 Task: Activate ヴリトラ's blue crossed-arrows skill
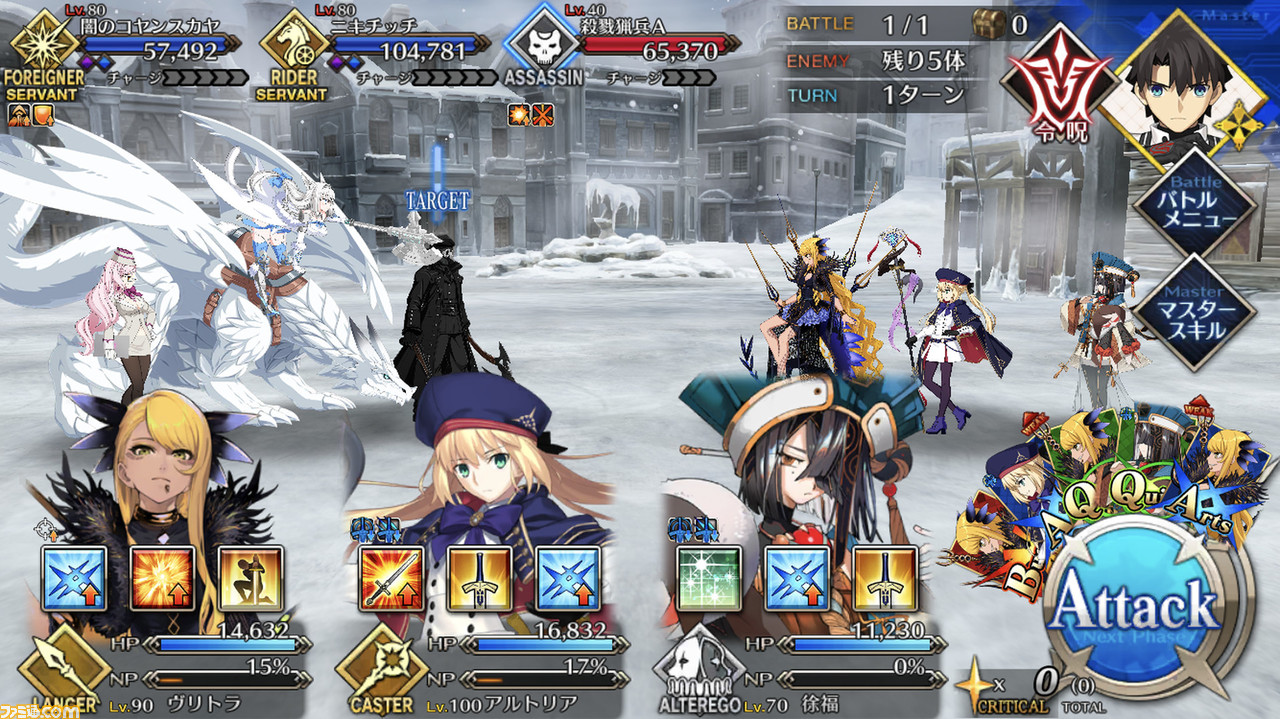click(74, 579)
